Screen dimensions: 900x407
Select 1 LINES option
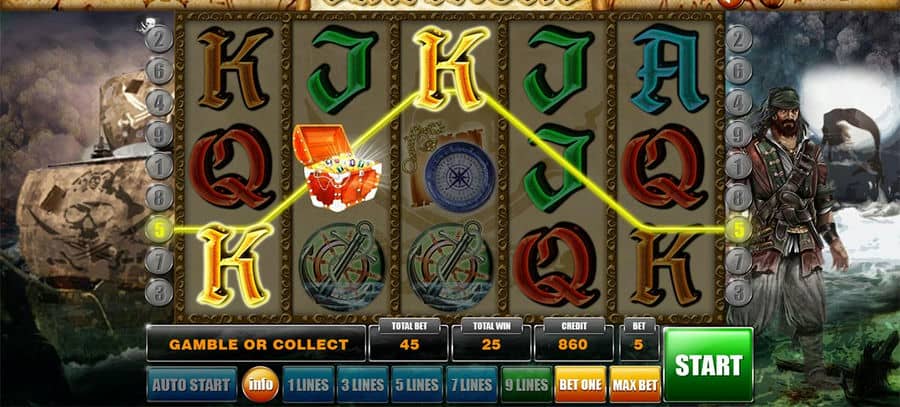[307, 384]
